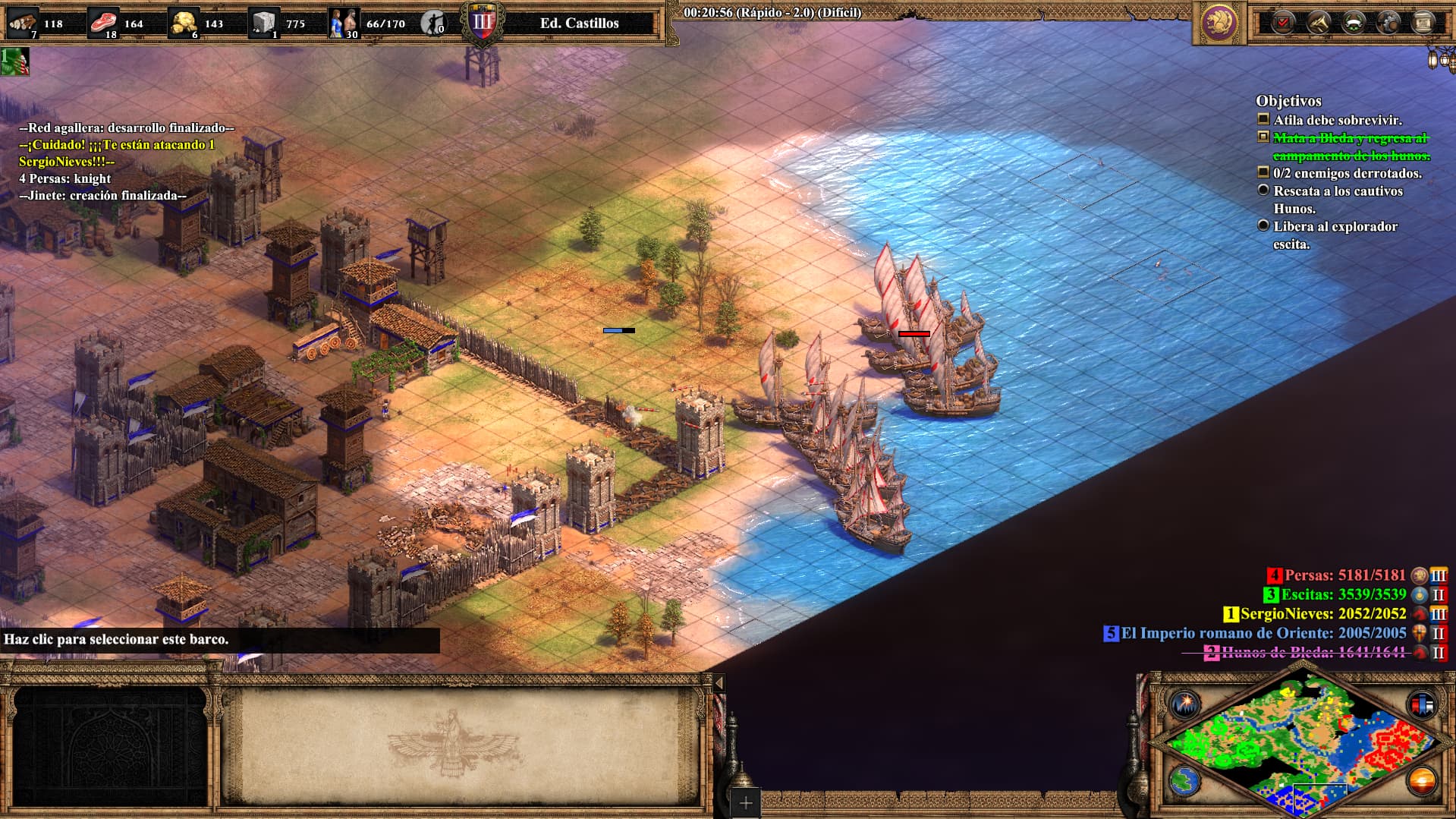1456x819 pixels.
Task: Click the minimap sunset button
Action: coord(1422,780)
